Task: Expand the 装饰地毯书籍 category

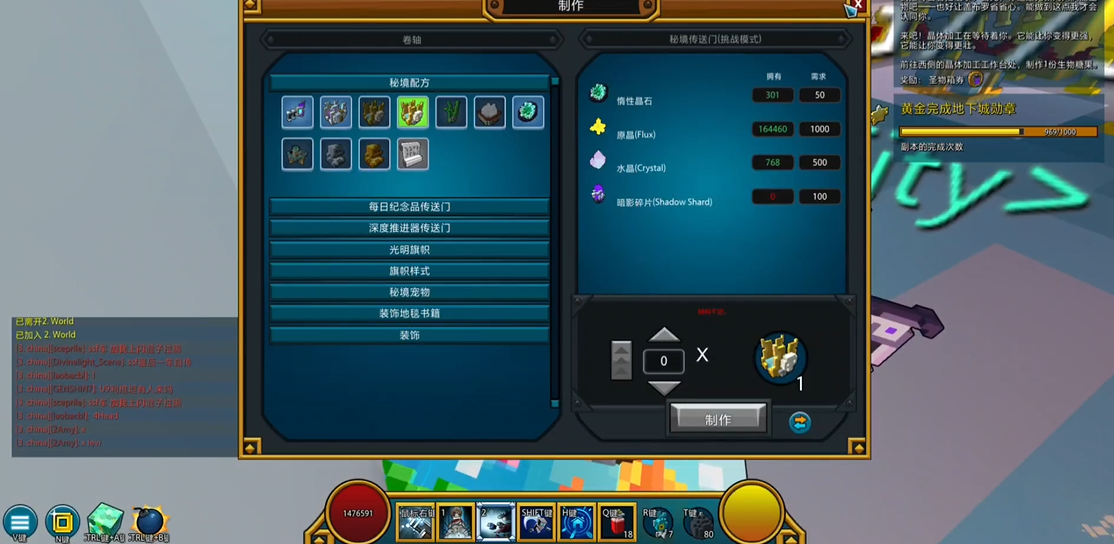Action: [x=409, y=314]
